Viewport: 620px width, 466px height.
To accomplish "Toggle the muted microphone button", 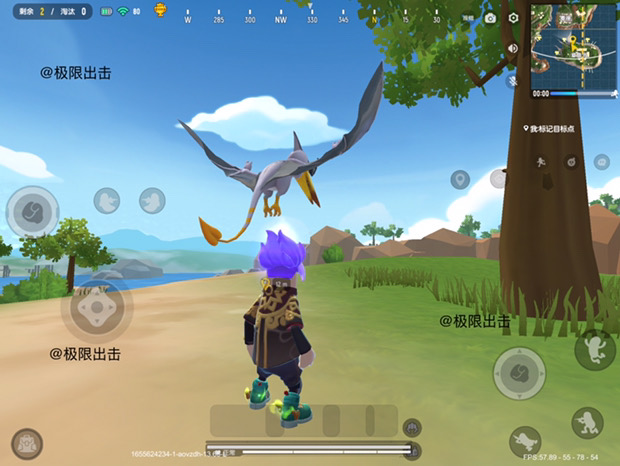I will 512,79.
